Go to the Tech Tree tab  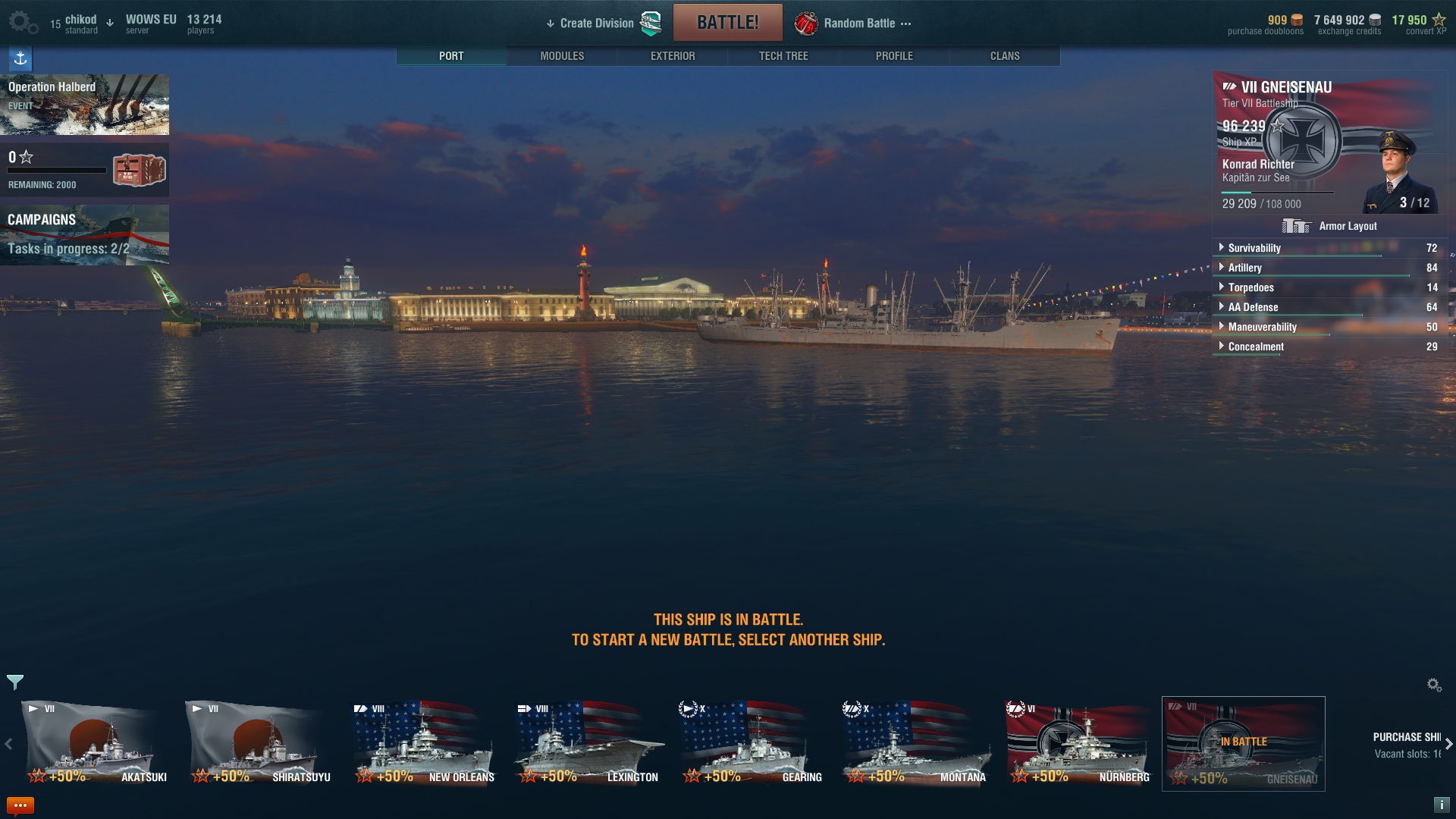coord(783,56)
